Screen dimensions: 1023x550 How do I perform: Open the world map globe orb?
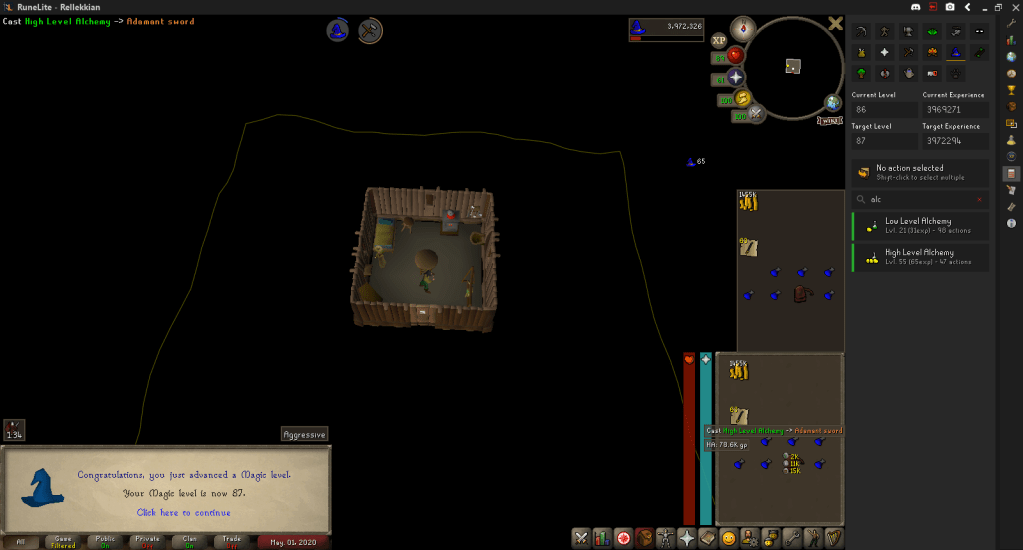coord(832,102)
